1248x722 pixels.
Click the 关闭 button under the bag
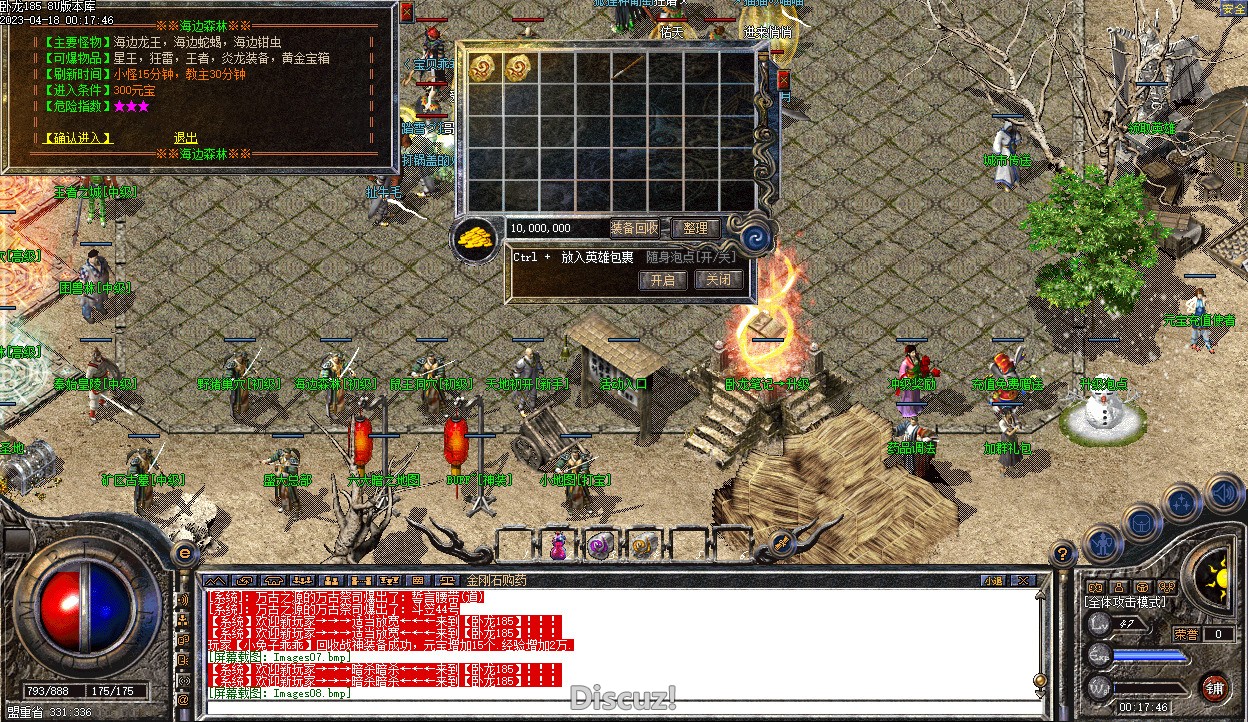coord(719,280)
